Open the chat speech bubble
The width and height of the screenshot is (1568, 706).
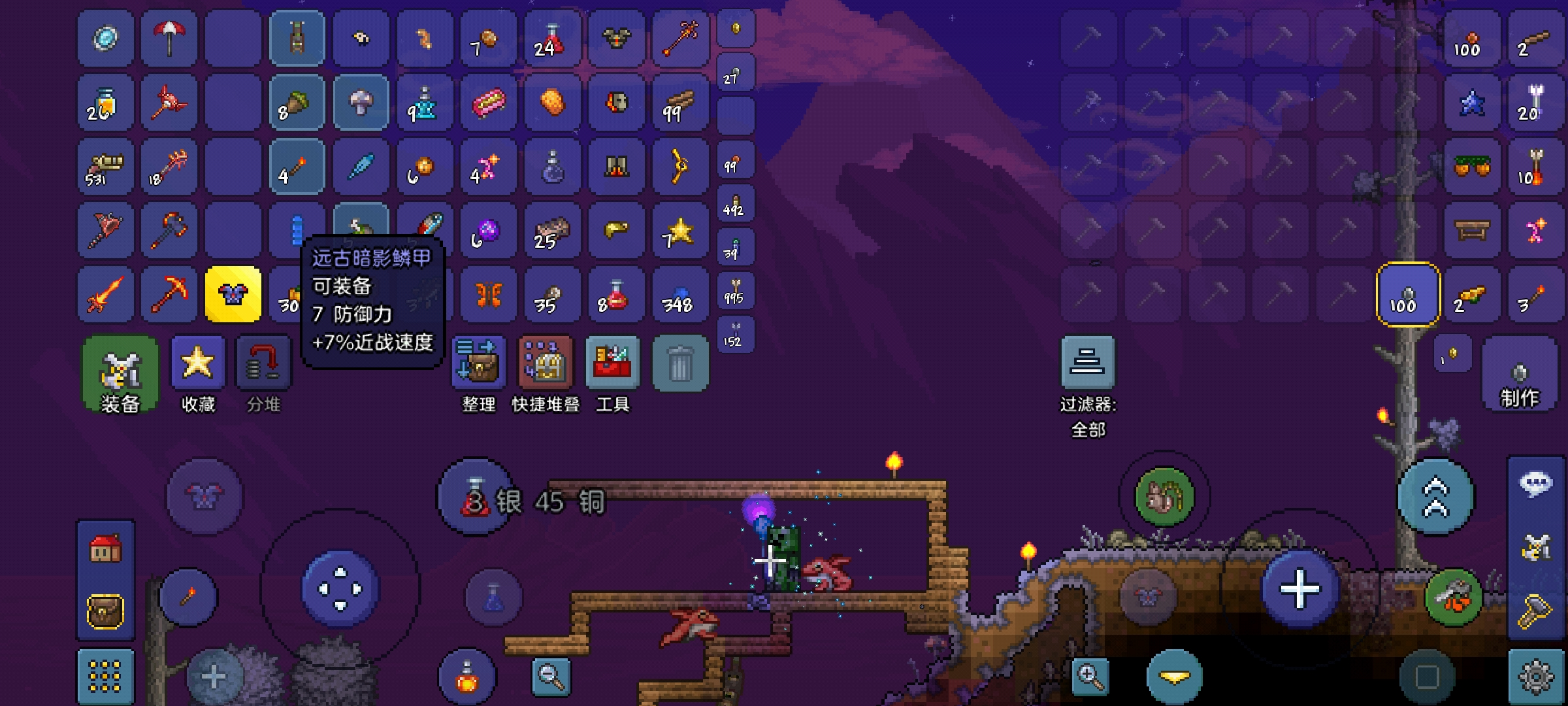point(1536,484)
